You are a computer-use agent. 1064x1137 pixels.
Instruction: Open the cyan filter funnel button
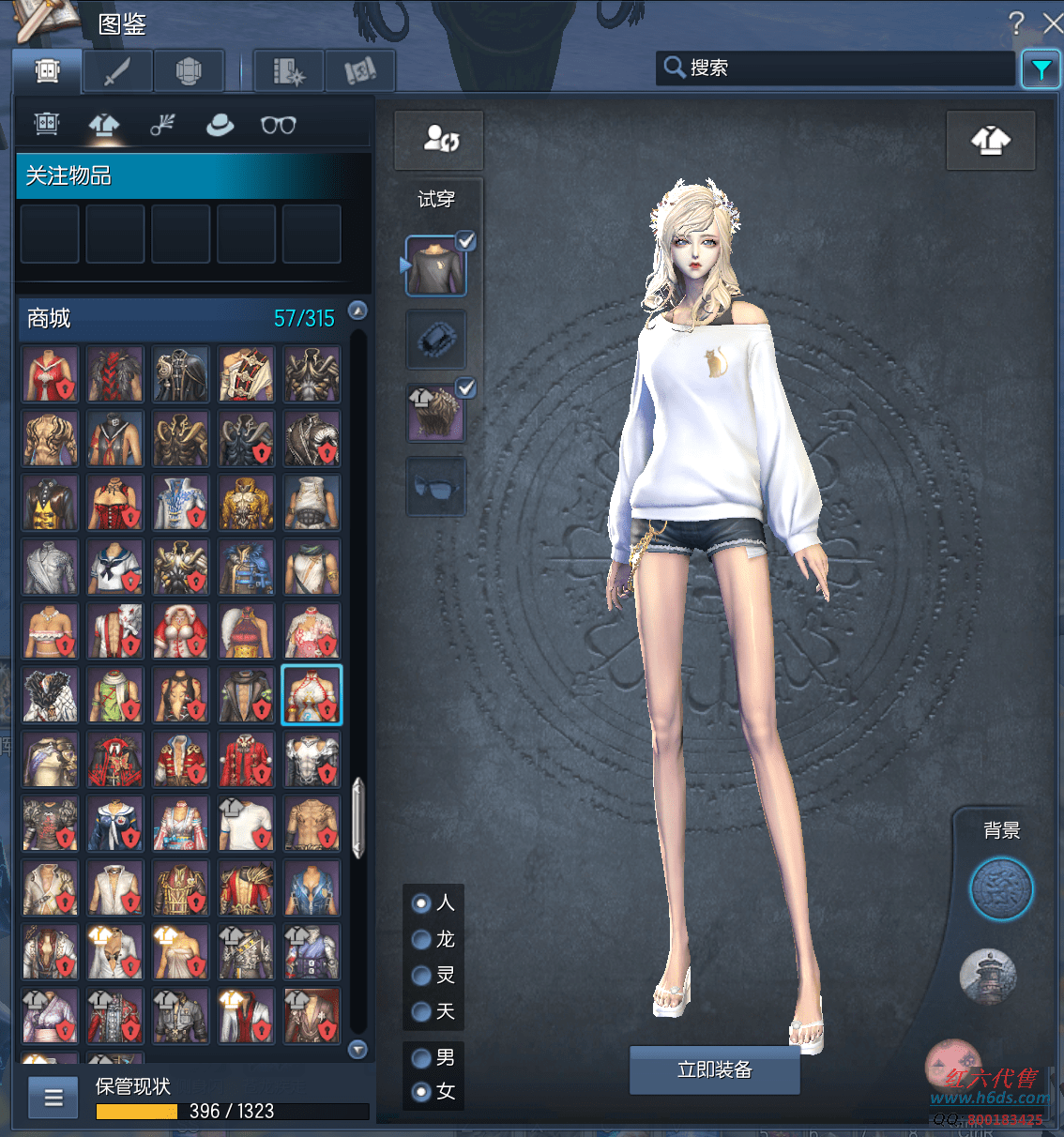click(x=1041, y=69)
